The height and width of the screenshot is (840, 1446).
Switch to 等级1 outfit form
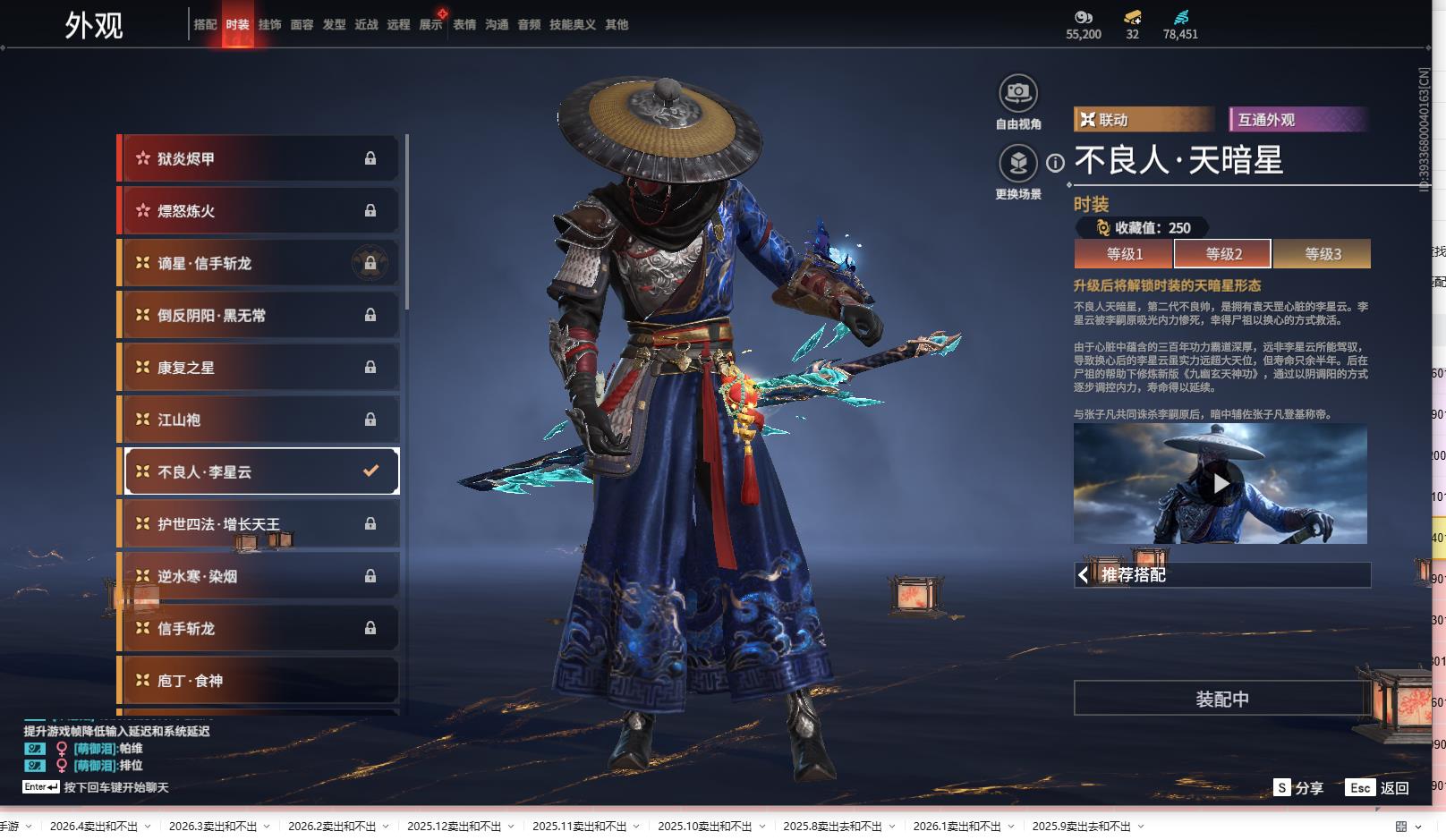coord(1124,254)
